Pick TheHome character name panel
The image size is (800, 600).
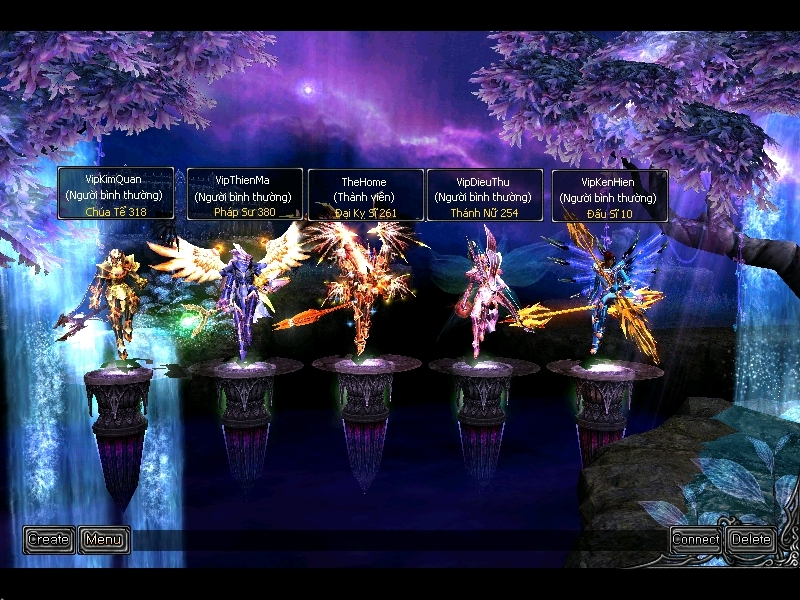pyautogui.click(x=365, y=195)
